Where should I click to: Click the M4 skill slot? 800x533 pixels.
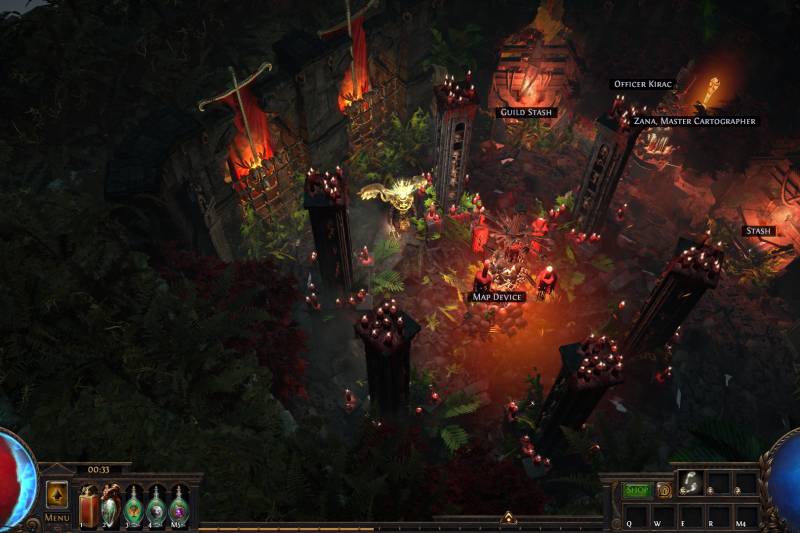point(745,517)
